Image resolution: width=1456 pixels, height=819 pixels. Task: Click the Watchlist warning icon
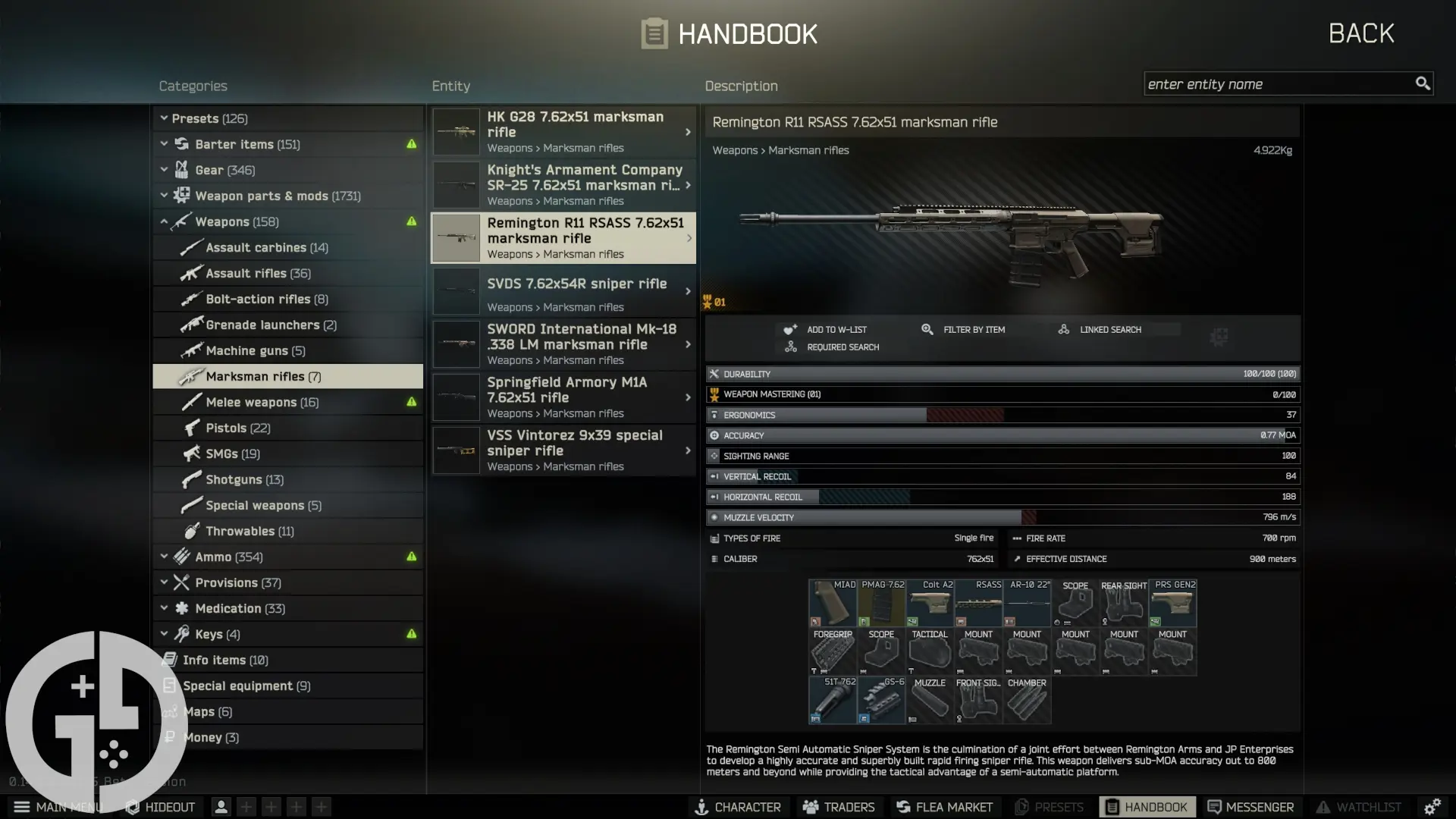[x=1323, y=807]
